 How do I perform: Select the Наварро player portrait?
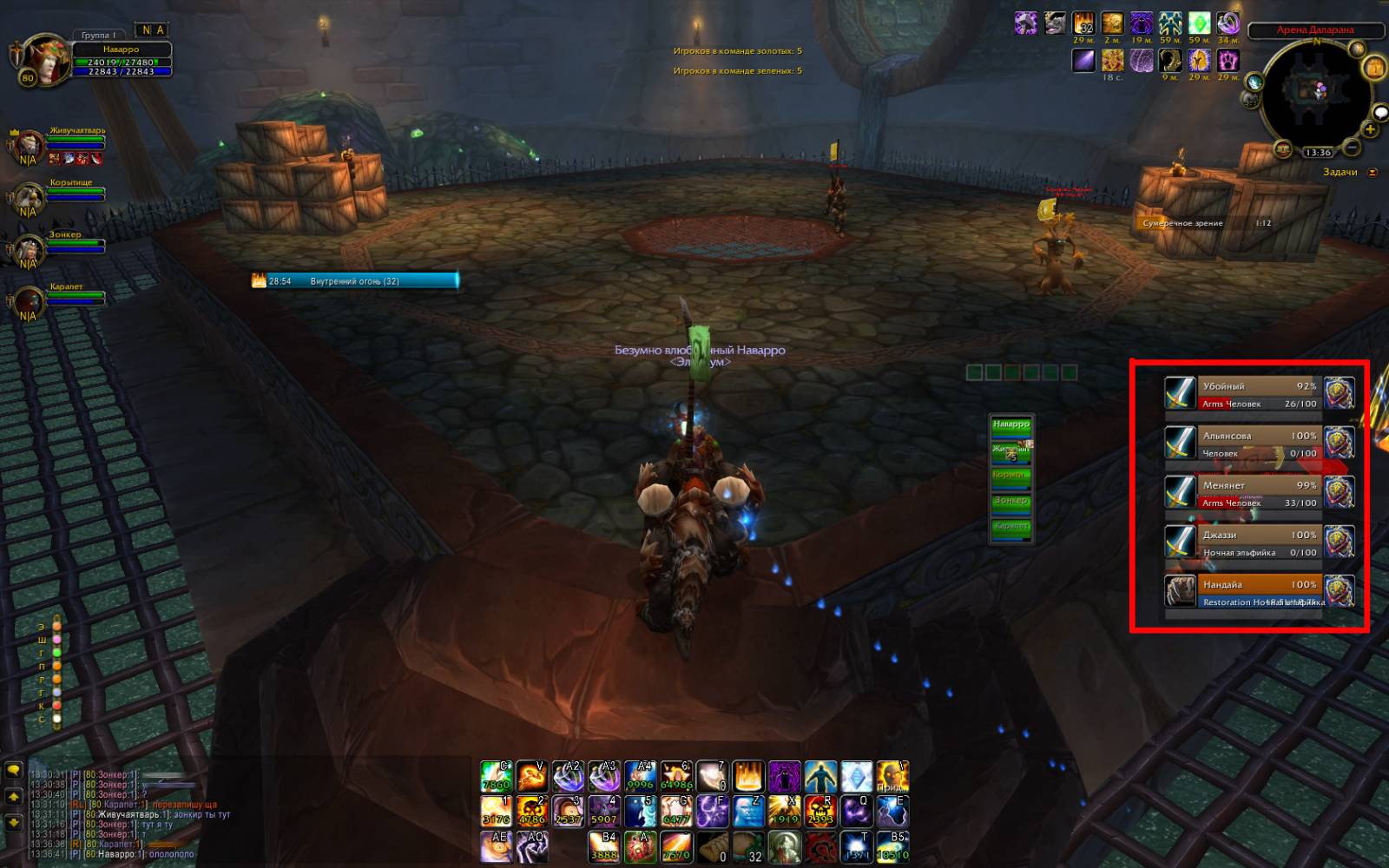coord(45,60)
